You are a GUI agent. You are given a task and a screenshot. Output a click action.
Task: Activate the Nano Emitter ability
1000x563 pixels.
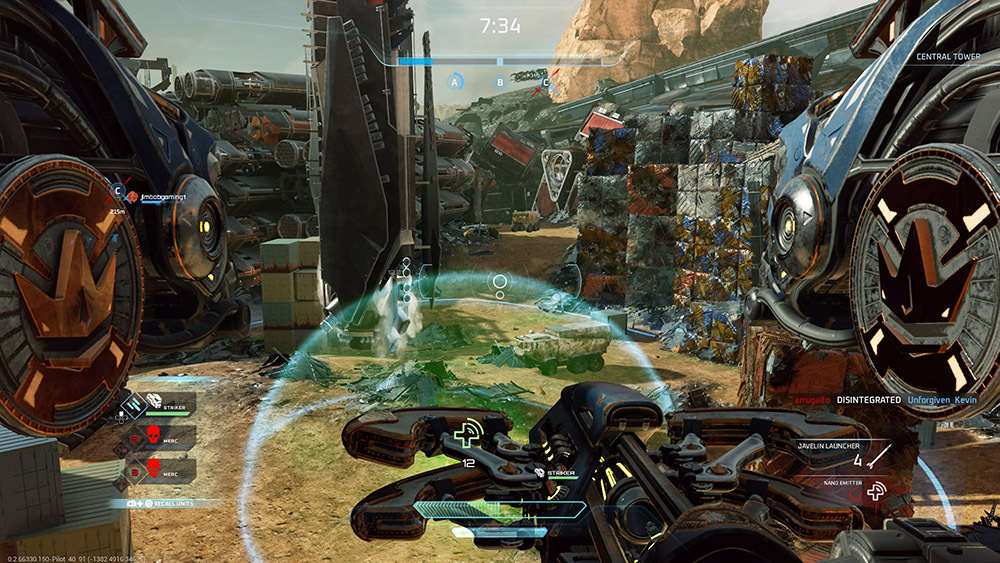874,491
